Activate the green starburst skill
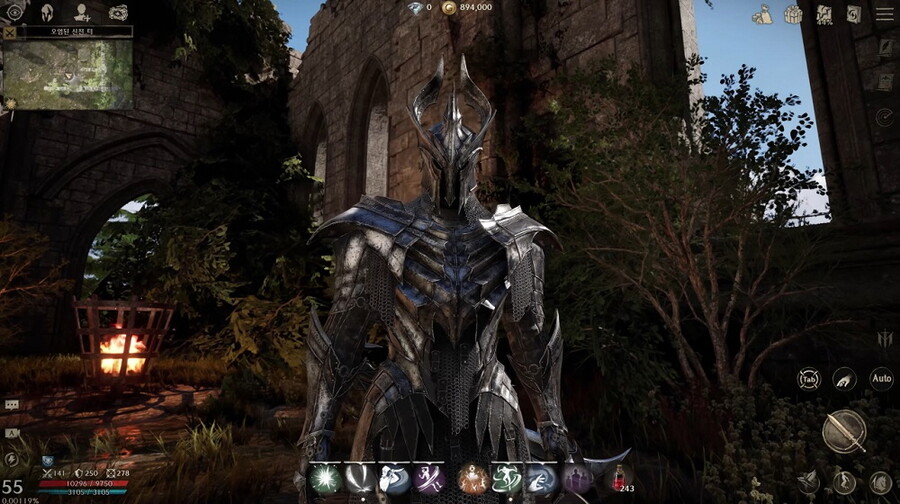This screenshot has width=900, height=504. pyautogui.click(x=325, y=479)
